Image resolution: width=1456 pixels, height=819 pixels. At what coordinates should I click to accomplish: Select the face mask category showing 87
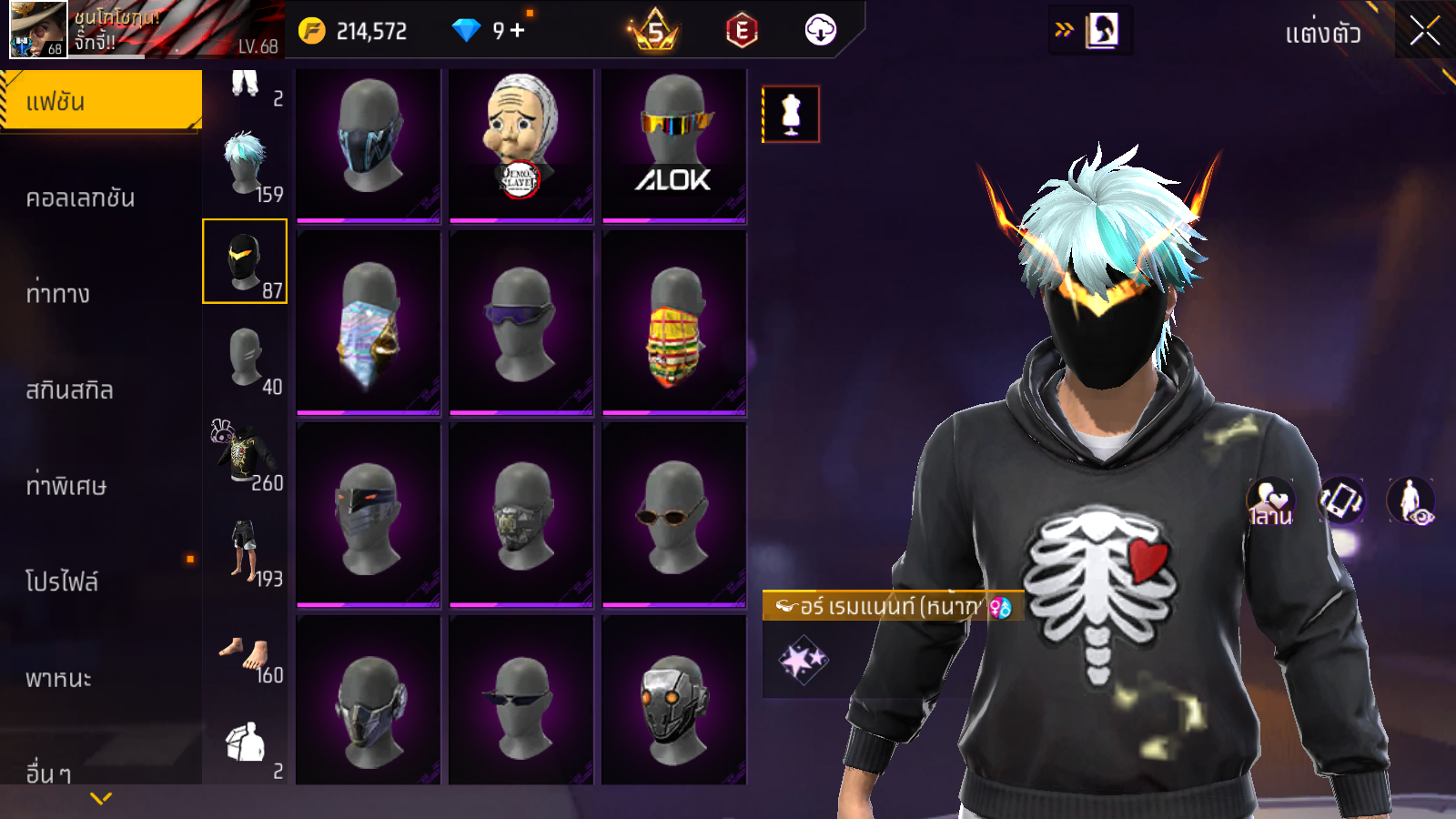245,261
